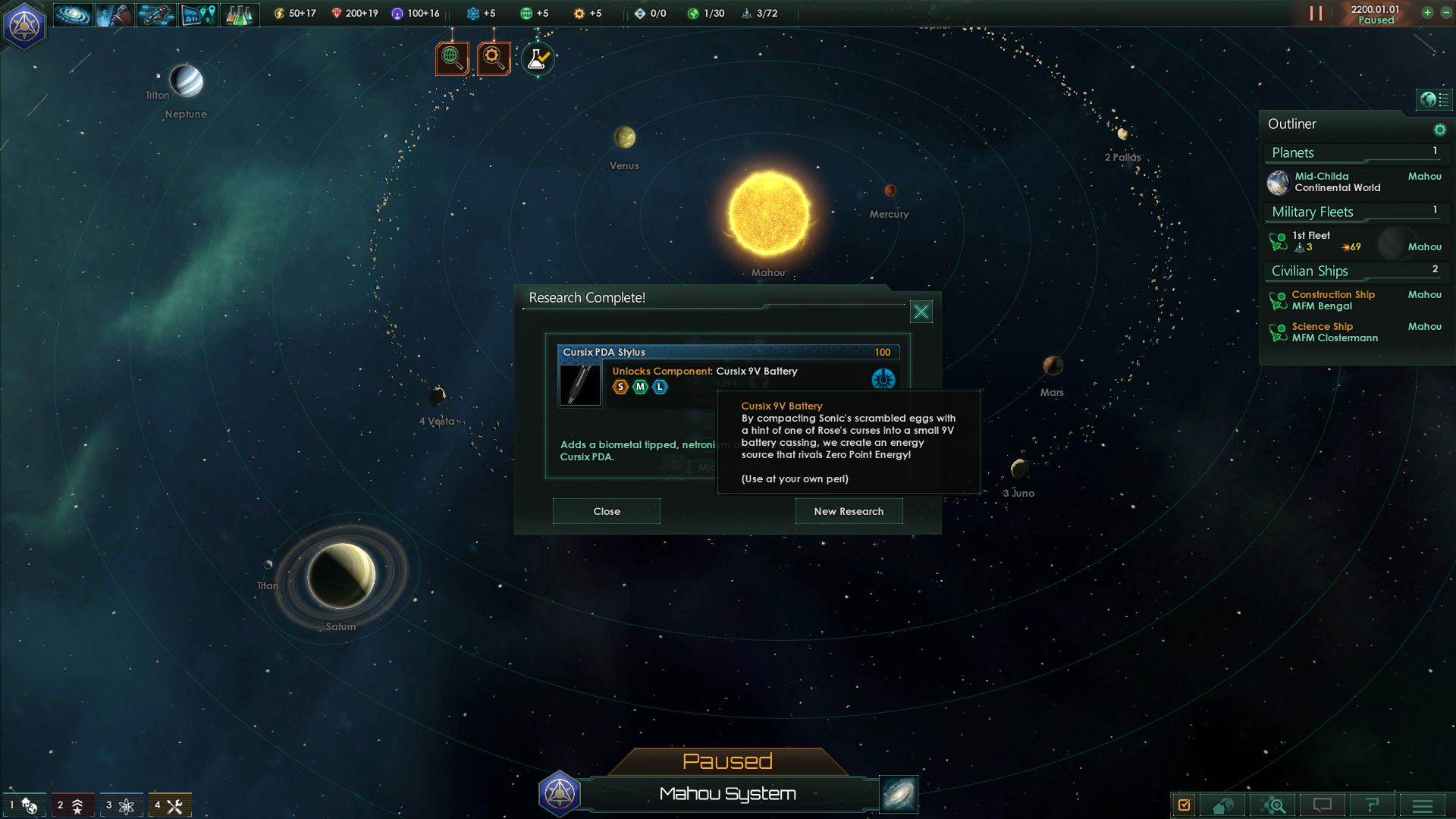1456x819 pixels.
Task: Open the galaxy map view icon
Action: pyautogui.click(x=73, y=14)
